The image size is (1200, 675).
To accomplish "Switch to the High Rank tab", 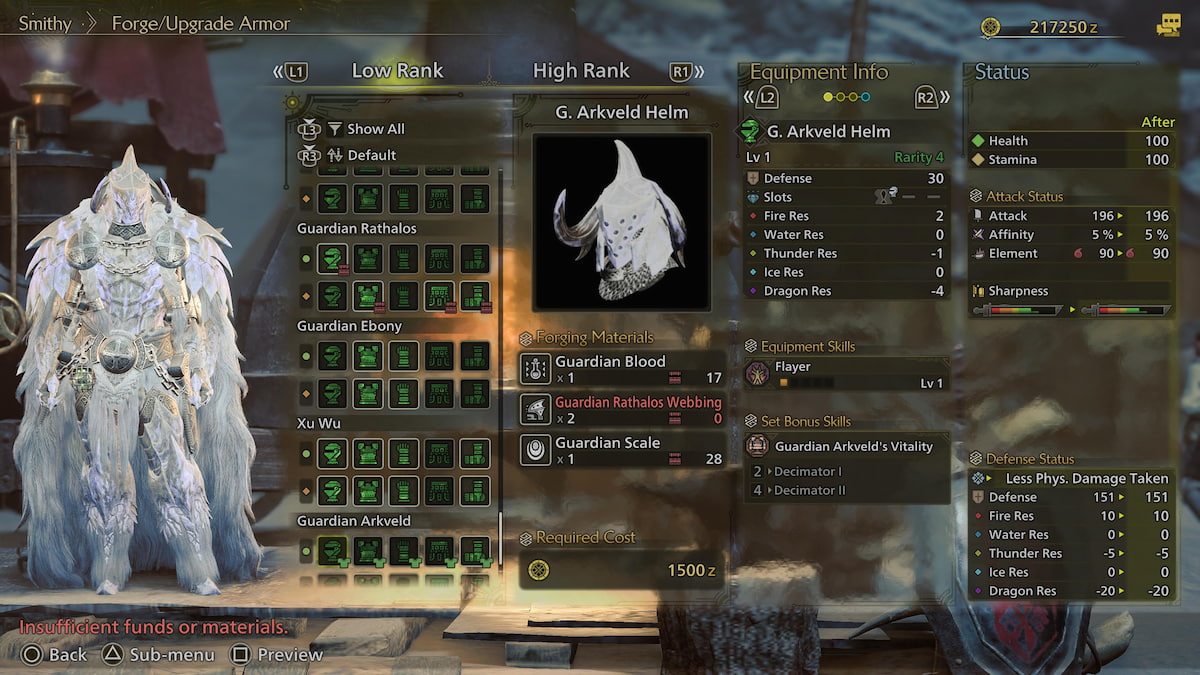I will (x=581, y=71).
